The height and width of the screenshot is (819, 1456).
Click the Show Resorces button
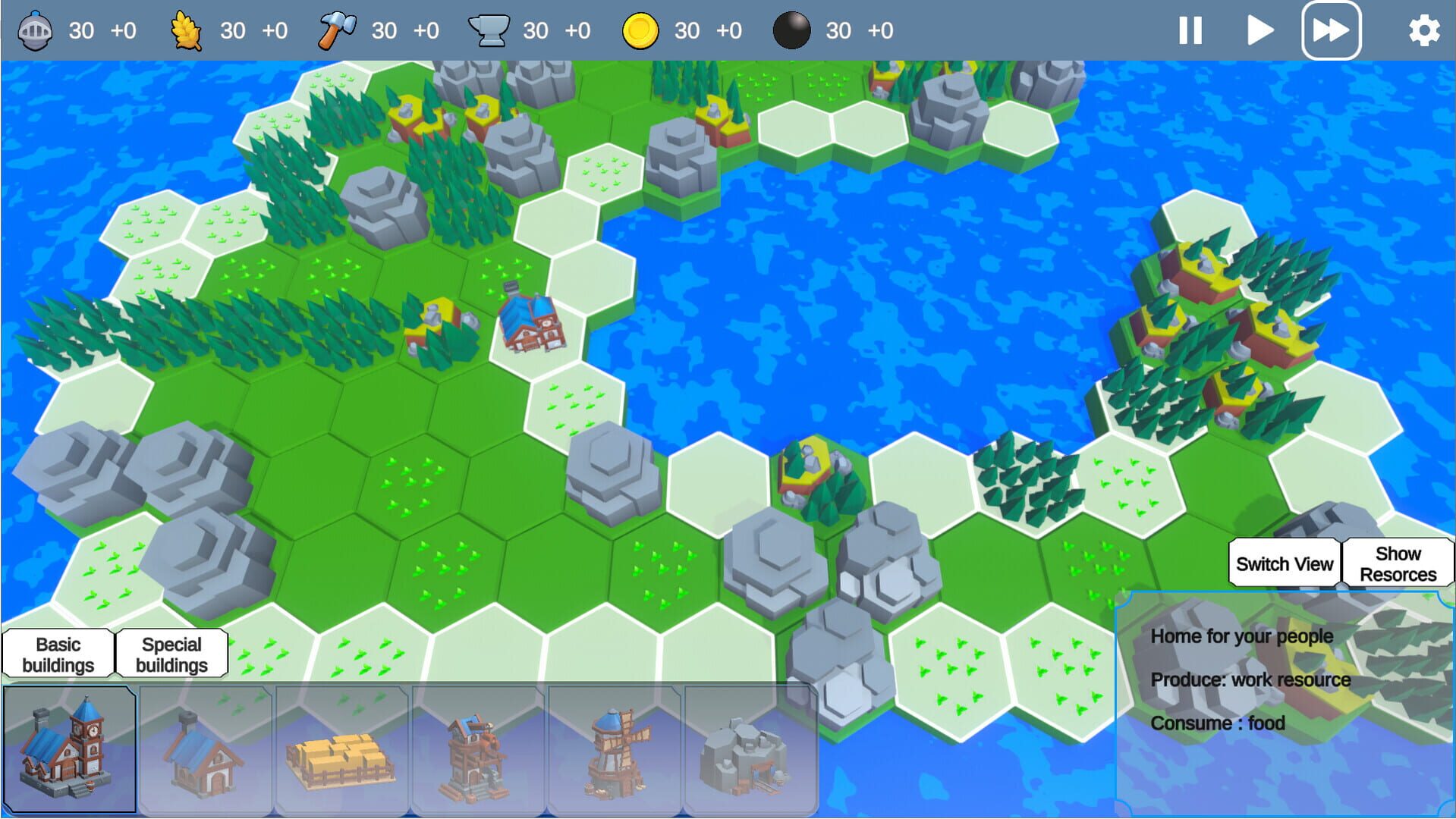pos(1398,563)
